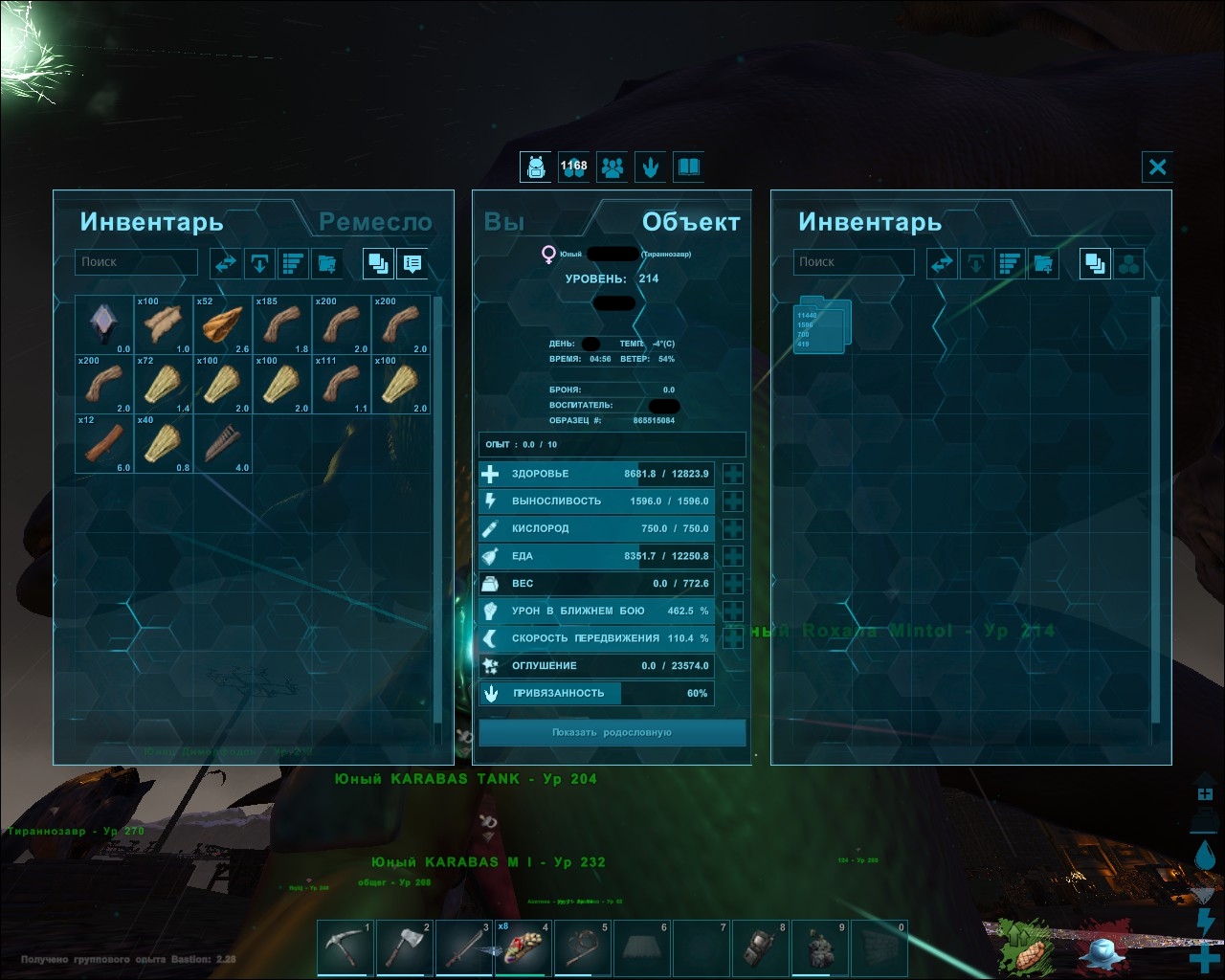Screen dimensions: 1225x980
Task: Select the dino footprint tracking icon
Action: [x=651, y=167]
